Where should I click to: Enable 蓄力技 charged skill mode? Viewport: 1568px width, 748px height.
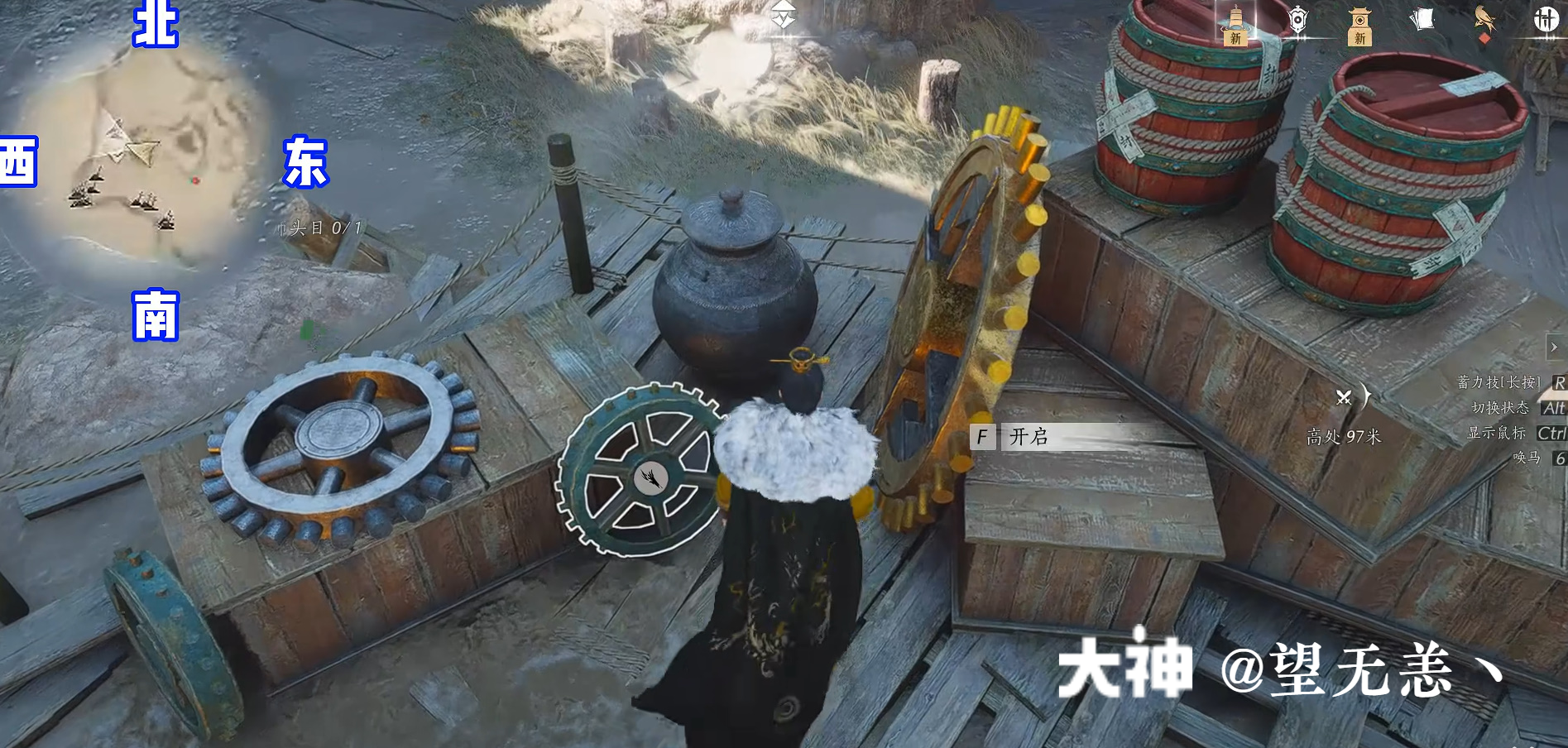pyautogui.click(x=1496, y=382)
